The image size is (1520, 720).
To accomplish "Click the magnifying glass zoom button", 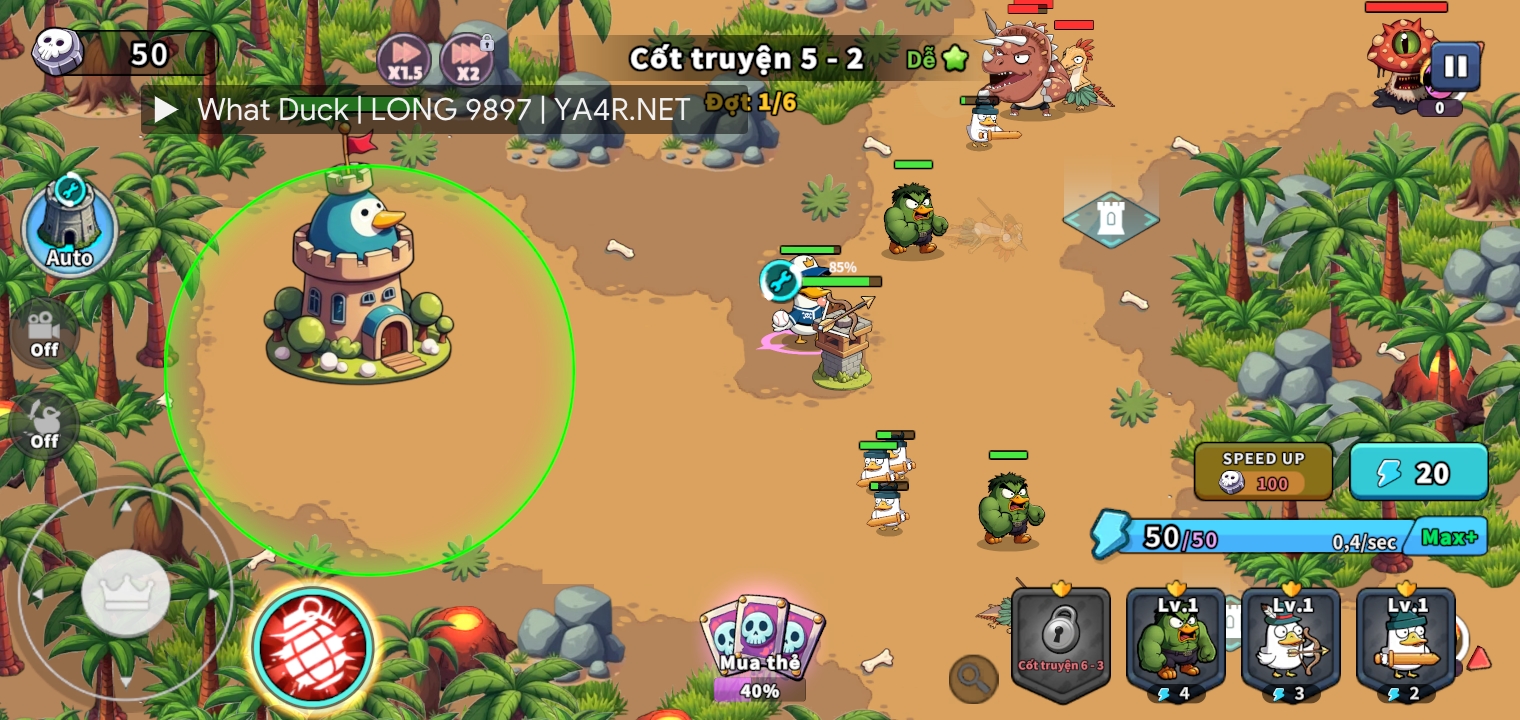I will (x=973, y=679).
